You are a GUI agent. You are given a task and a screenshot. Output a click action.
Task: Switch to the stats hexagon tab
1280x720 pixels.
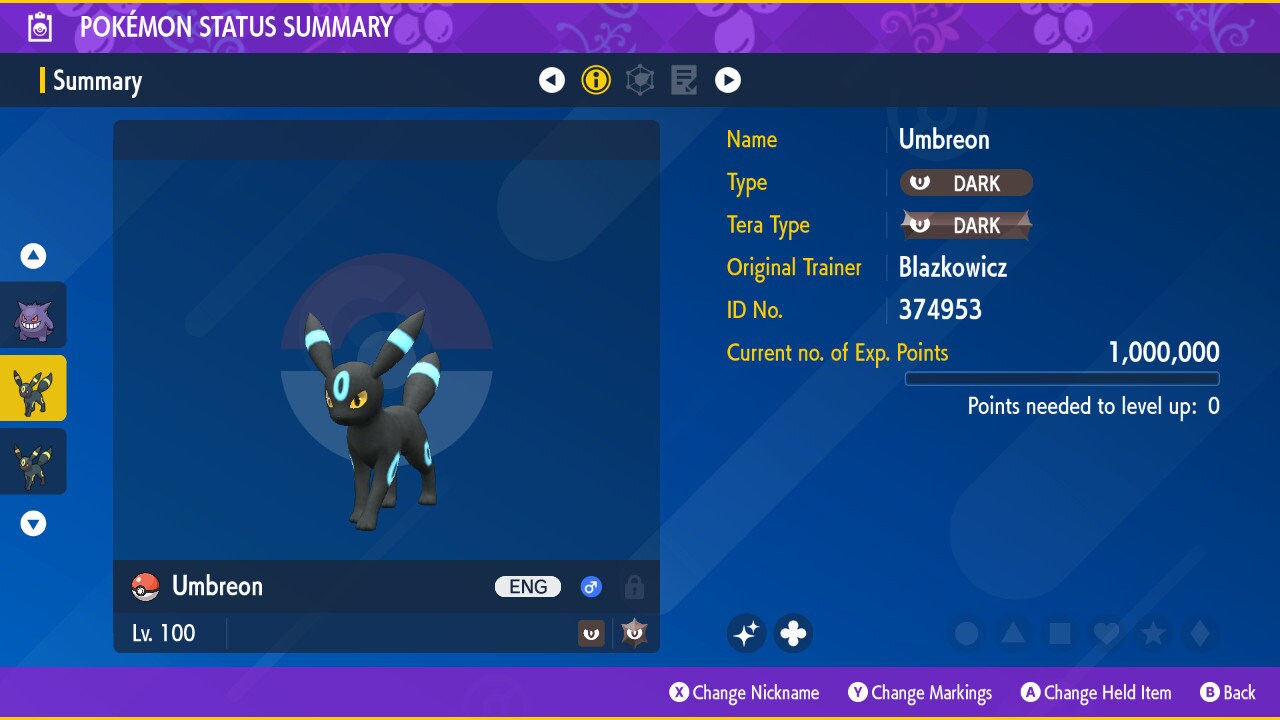(x=640, y=80)
